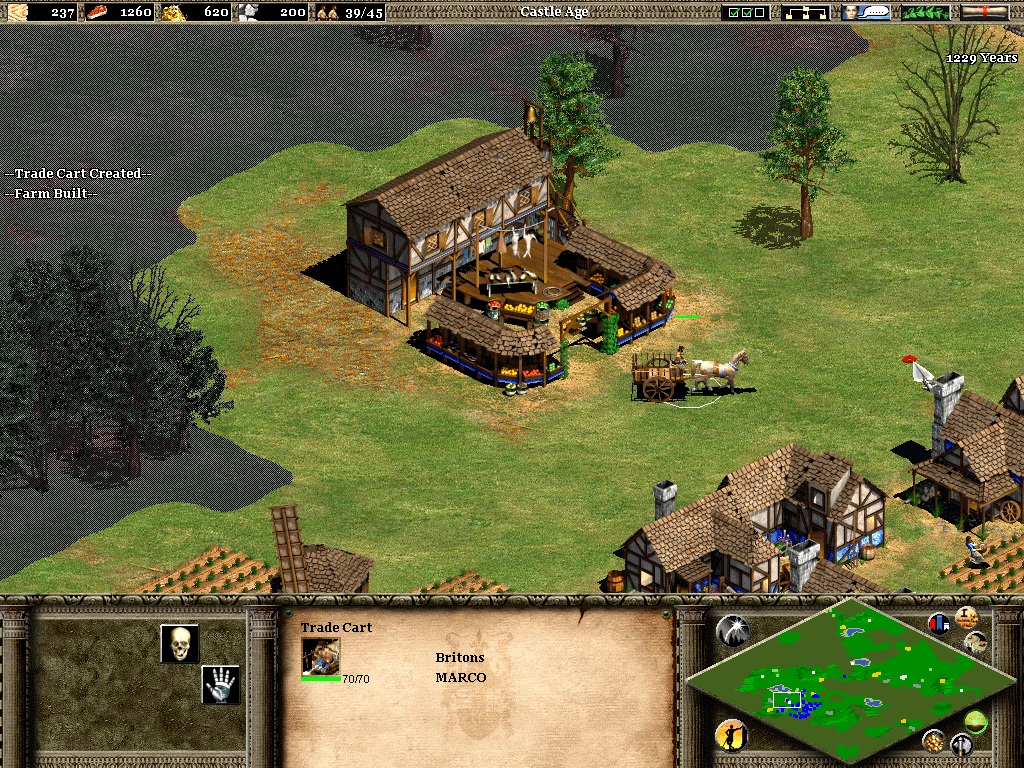
Task: Click the idle villager button
Action: tap(731, 736)
